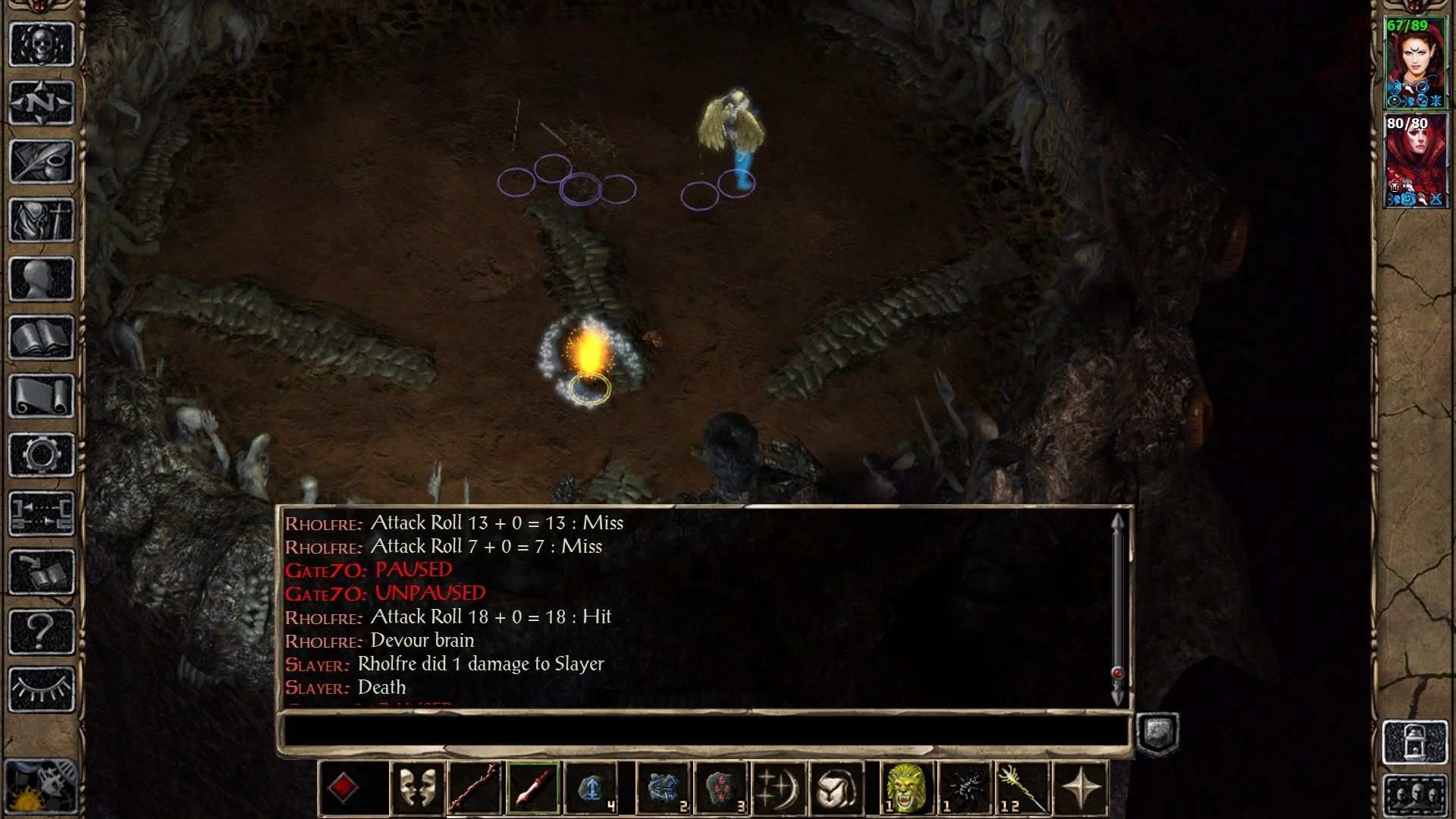Toggle the closed-eye hide interface button

coord(42,689)
